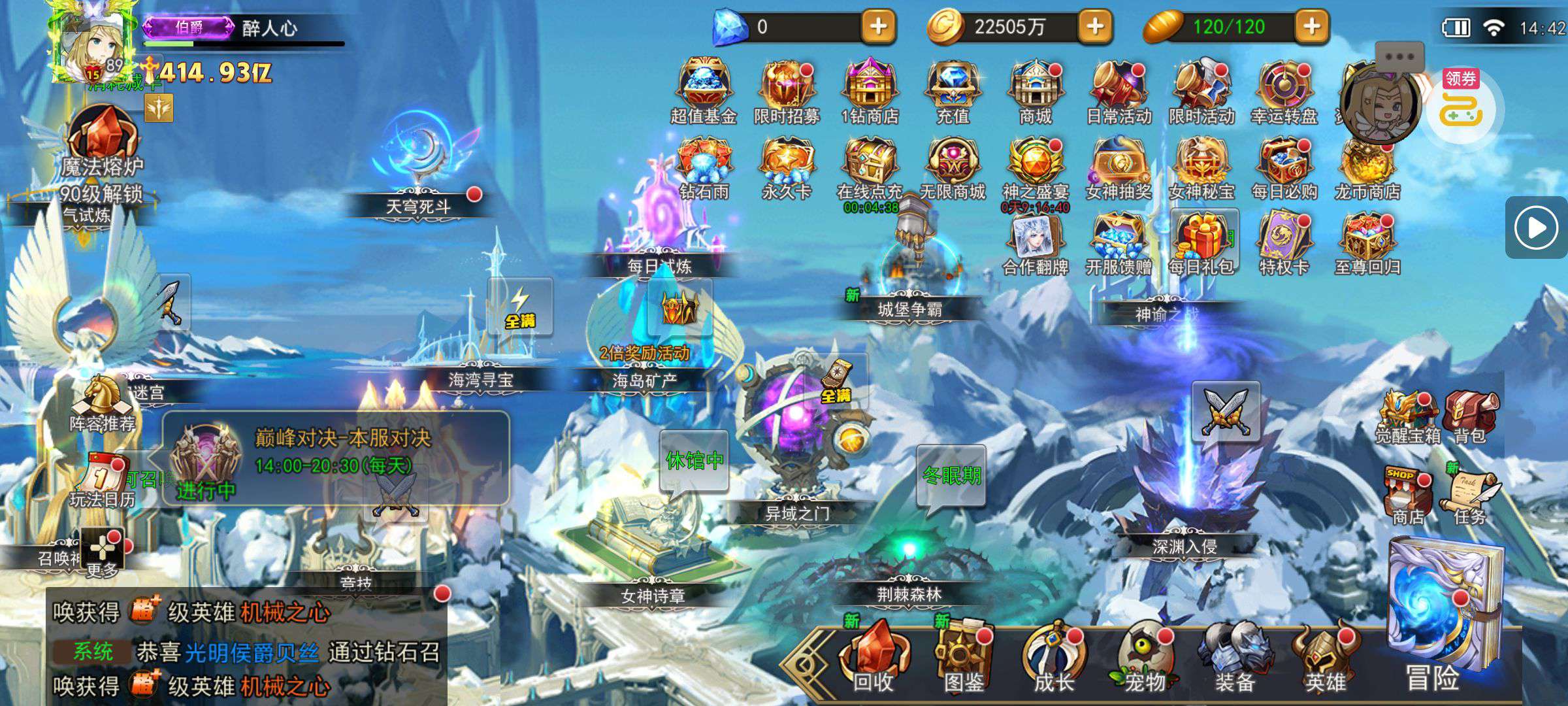The width and height of the screenshot is (1568, 706).
Task: Open the 玩法日历 gameplay calendar
Action: [x=102, y=481]
